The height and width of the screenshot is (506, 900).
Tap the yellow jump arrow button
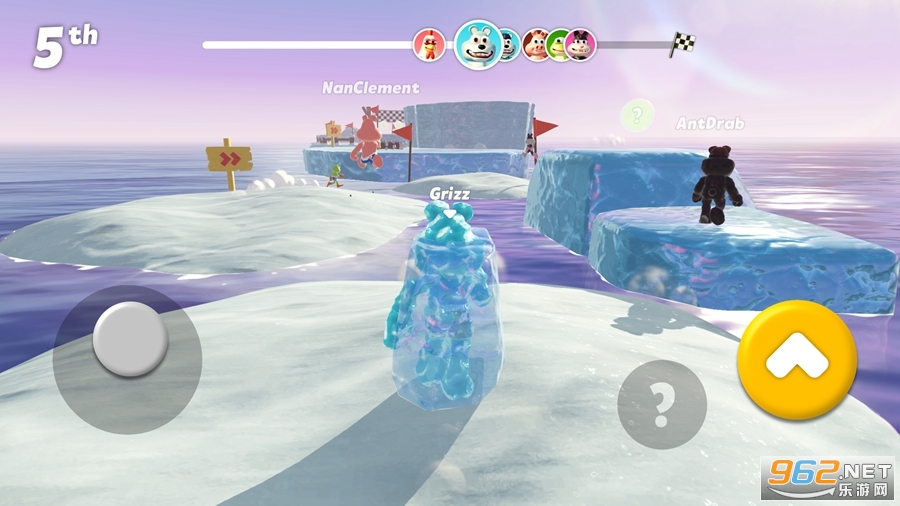pyautogui.click(x=797, y=359)
